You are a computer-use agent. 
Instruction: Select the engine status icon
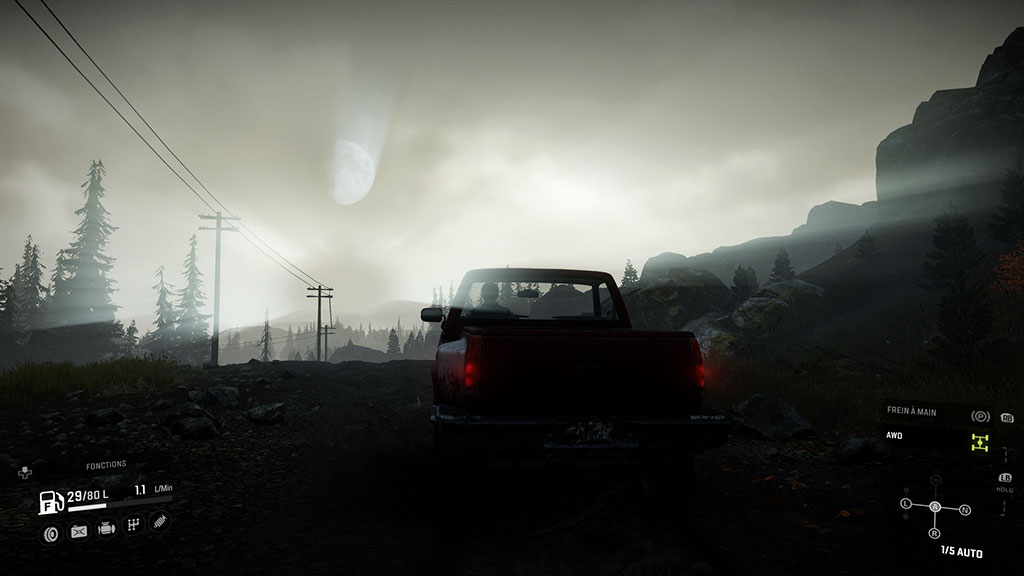pos(106,528)
